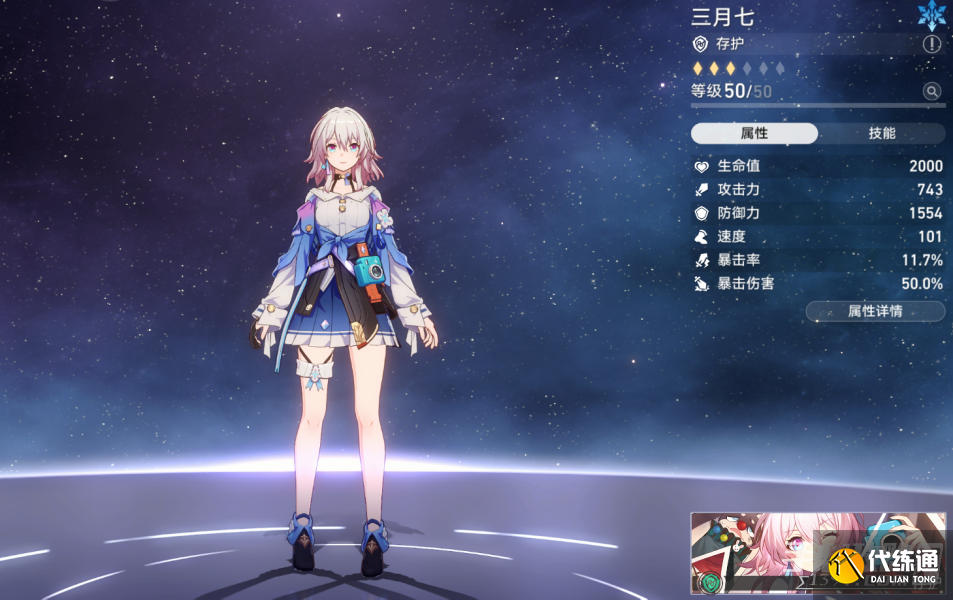Switch to the 技能 (Skills) tab

point(881,134)
